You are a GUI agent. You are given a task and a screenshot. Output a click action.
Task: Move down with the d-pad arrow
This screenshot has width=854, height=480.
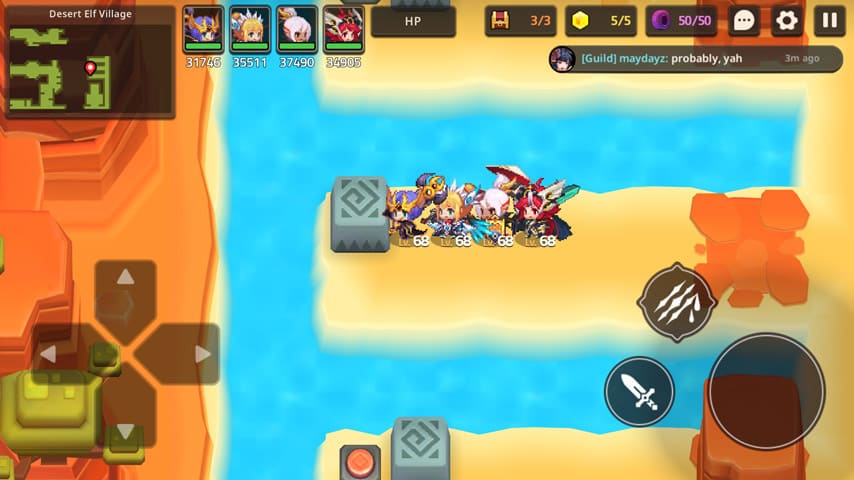[x=125, y=430]
